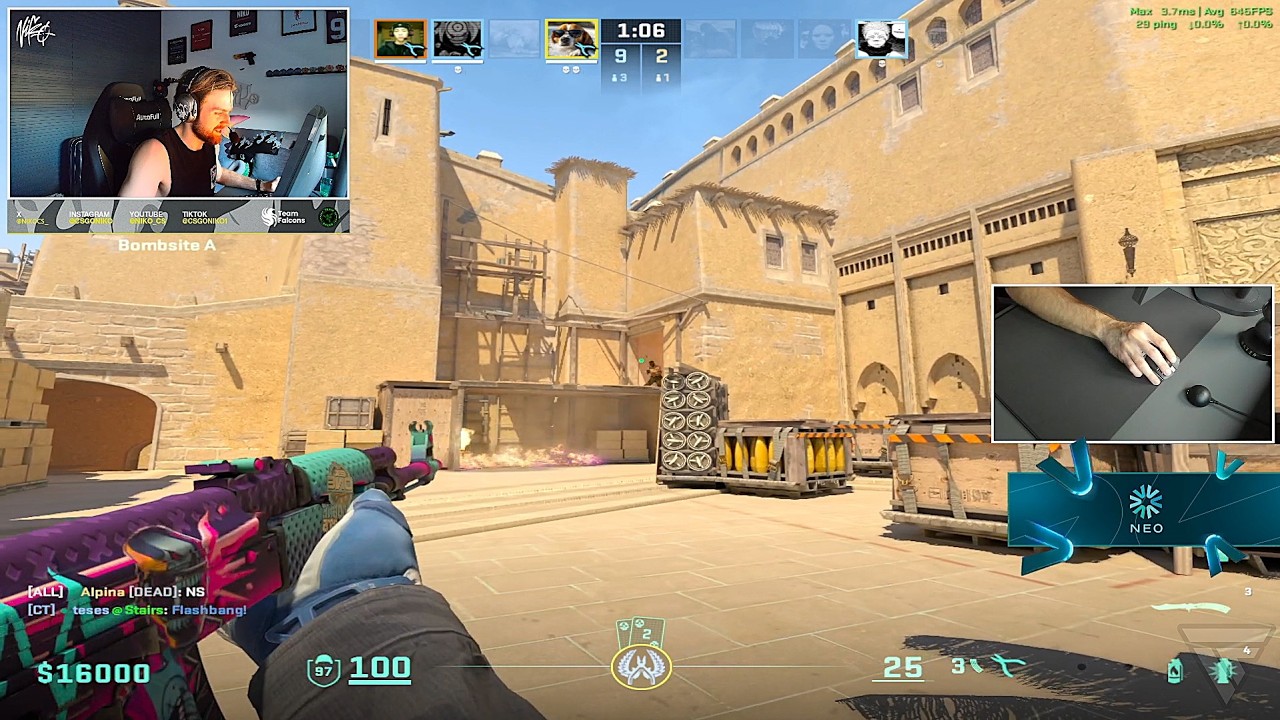
Task: Switch to the knife weapon slot
Action: pyautogui.click(x=1191, y=608)
